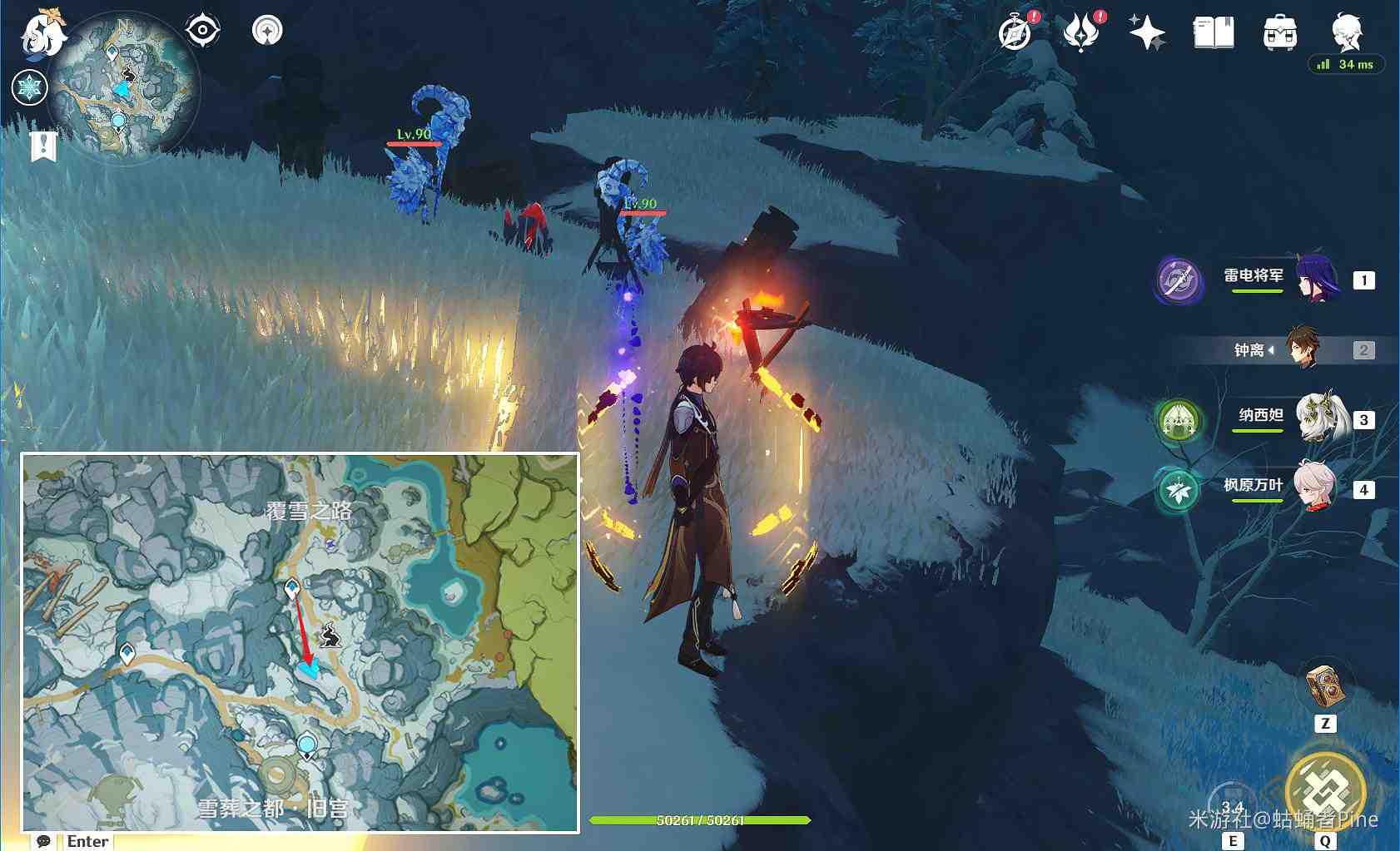This screenshot has height=851, width=1400.
Task: Open the Paimon menu icon
Action: pyautogui.click(x=42, y=35)
